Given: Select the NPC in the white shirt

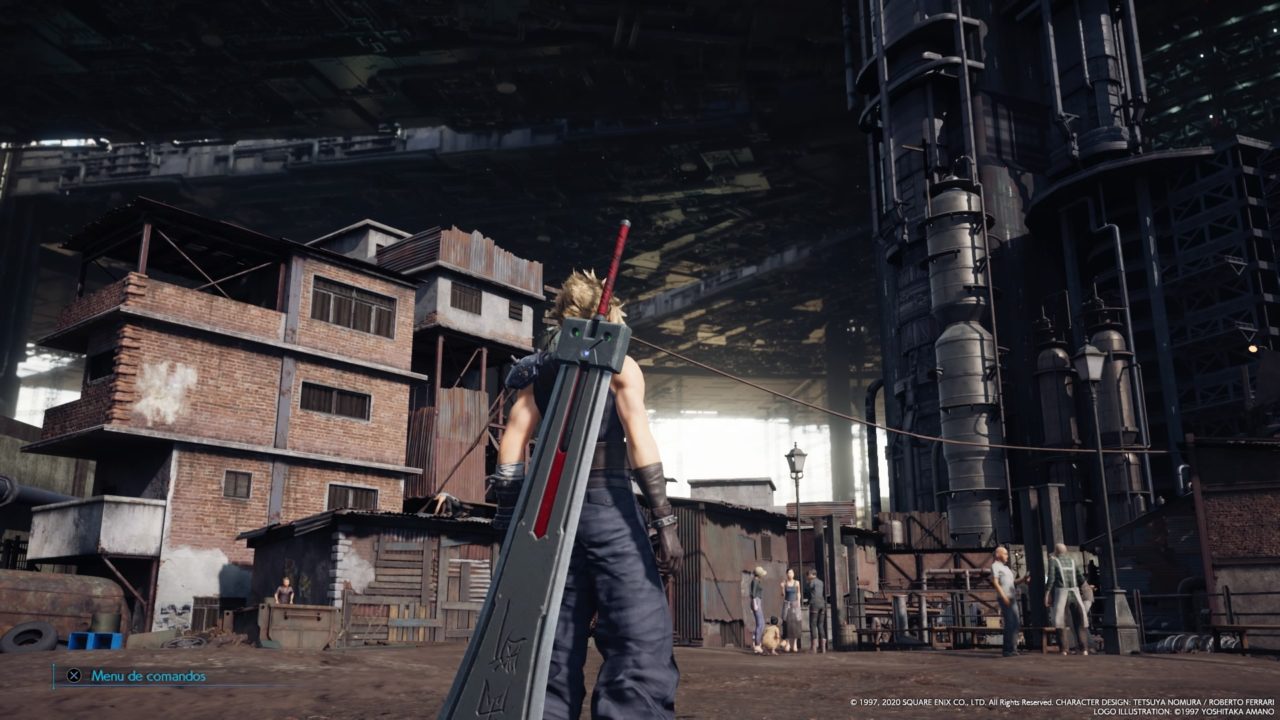Looking at the screenshot, I should 1005,575.
